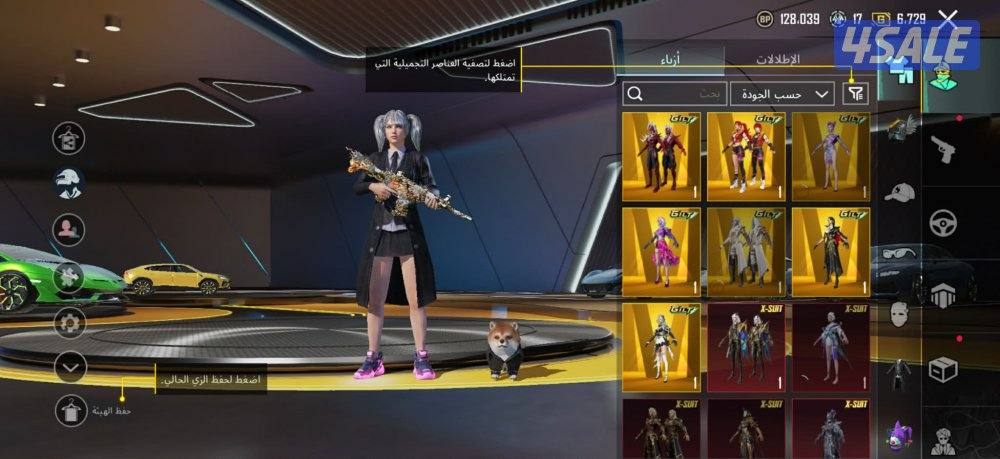Viewport: 1000px width, 459px height.
Task: Select the jester hat category icon
Action: pyautogui.click(x=900, y=433)
